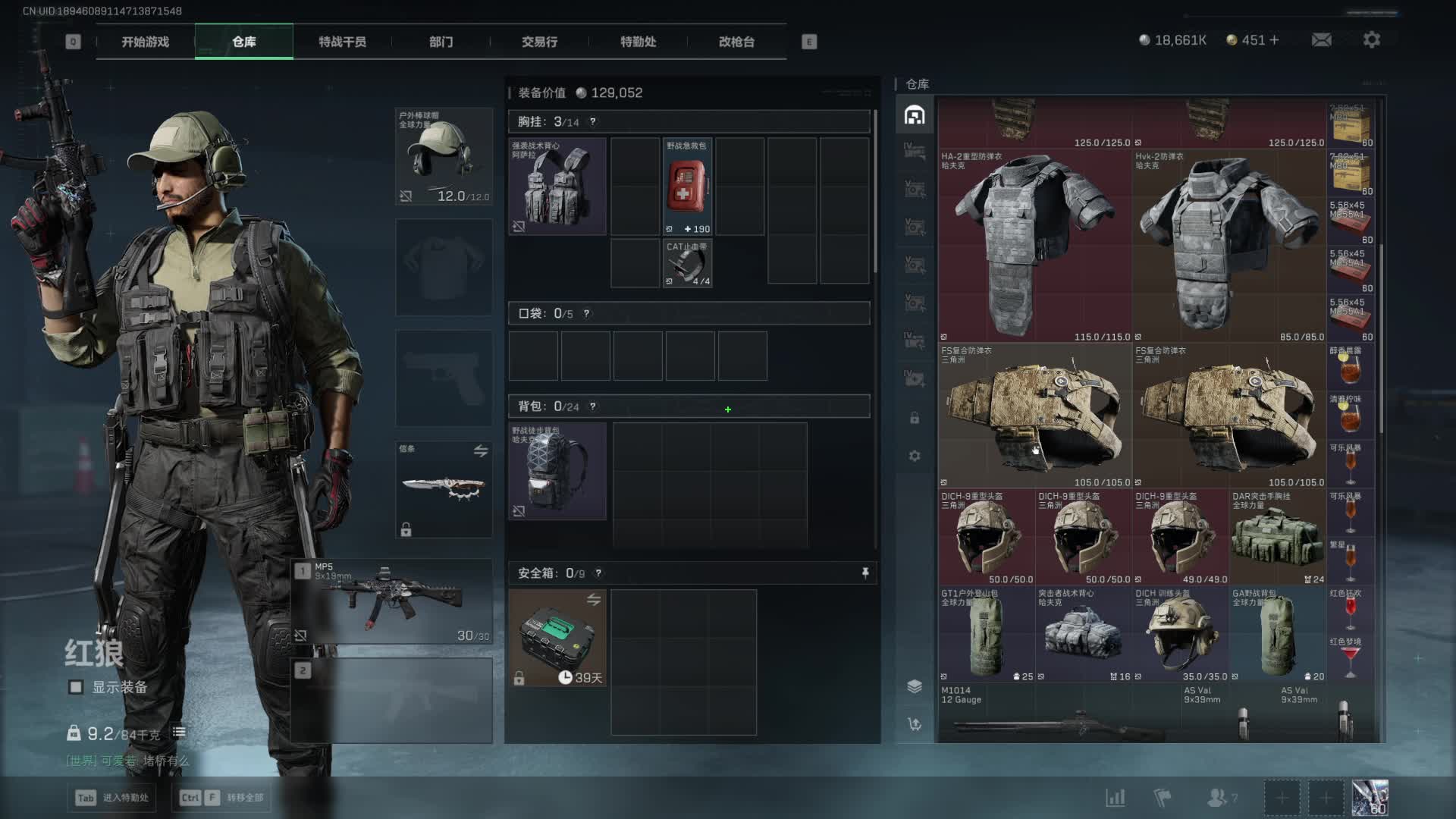Open the 开始游戏 tab
Image resolution: width=1456 pixels, height=819 pixels.
[x=145, y=42]
